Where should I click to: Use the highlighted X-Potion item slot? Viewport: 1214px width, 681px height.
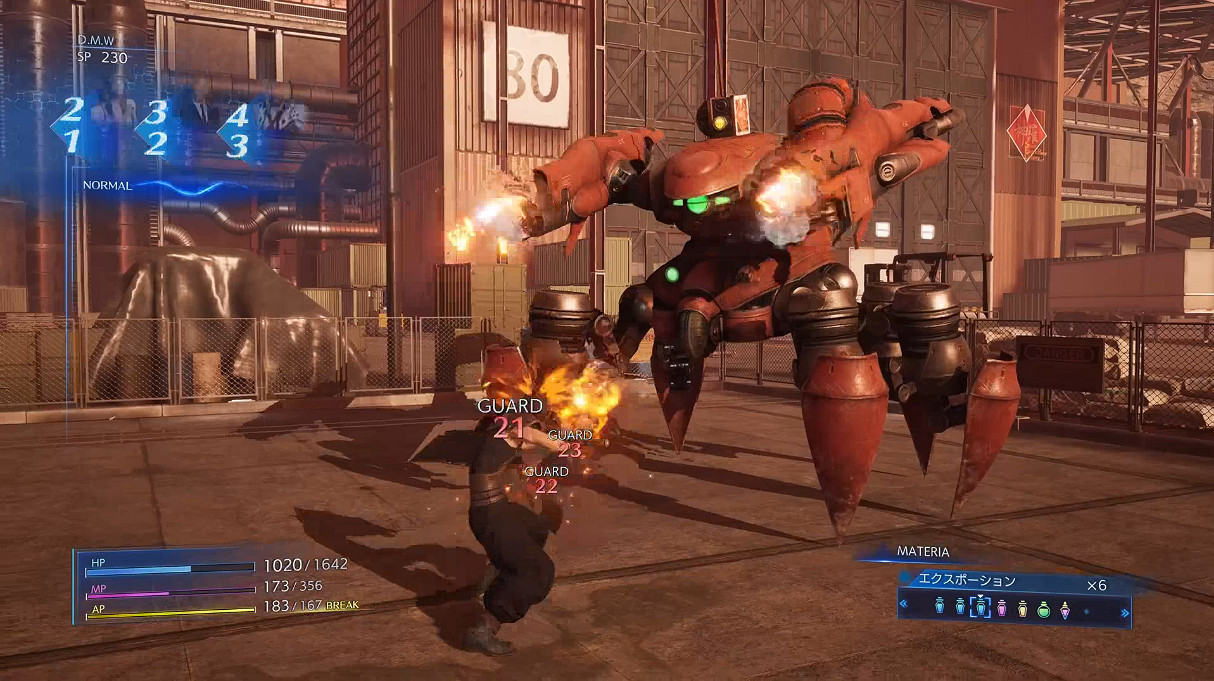[981, 607]
